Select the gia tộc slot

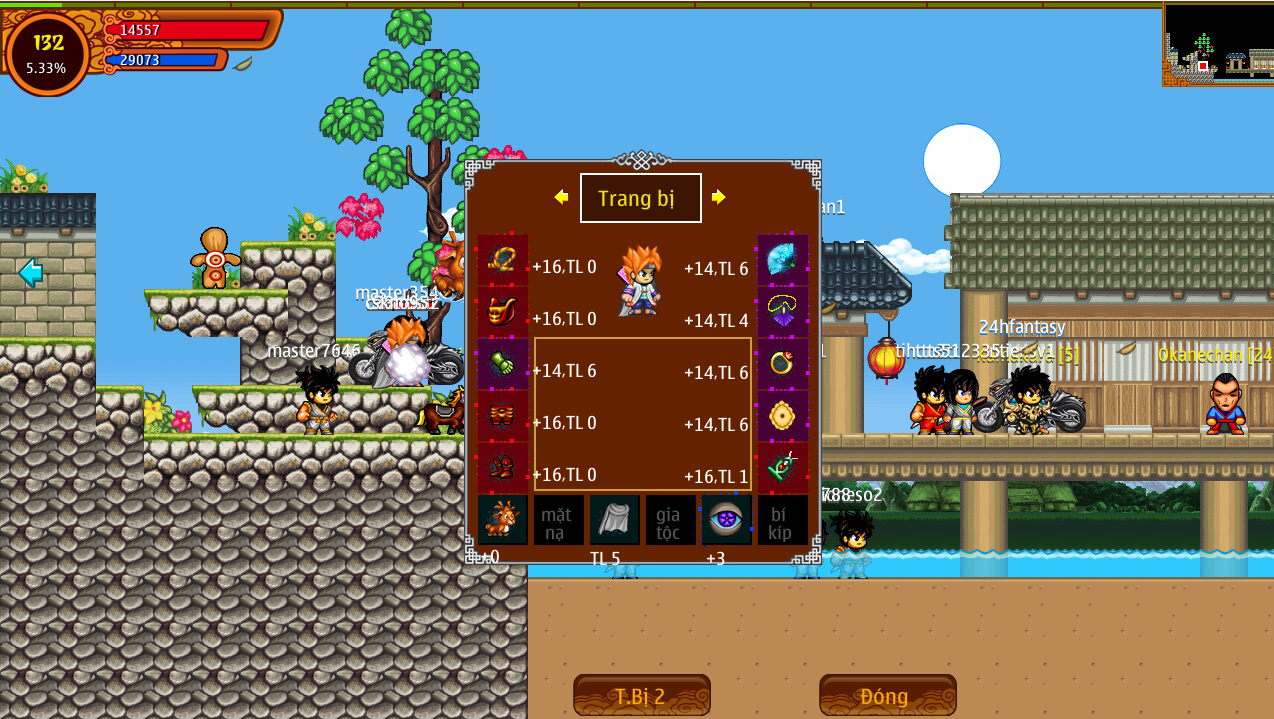click(670, 520)
